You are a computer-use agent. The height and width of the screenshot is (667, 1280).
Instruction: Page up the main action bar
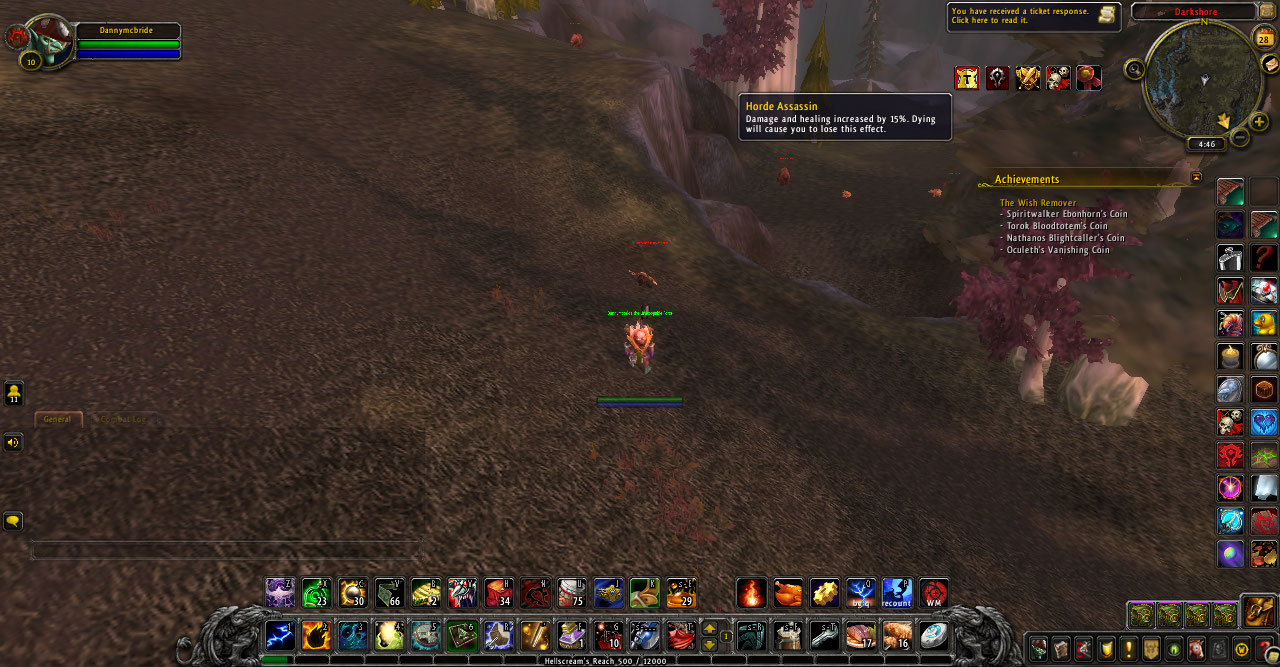coord(710,628)
